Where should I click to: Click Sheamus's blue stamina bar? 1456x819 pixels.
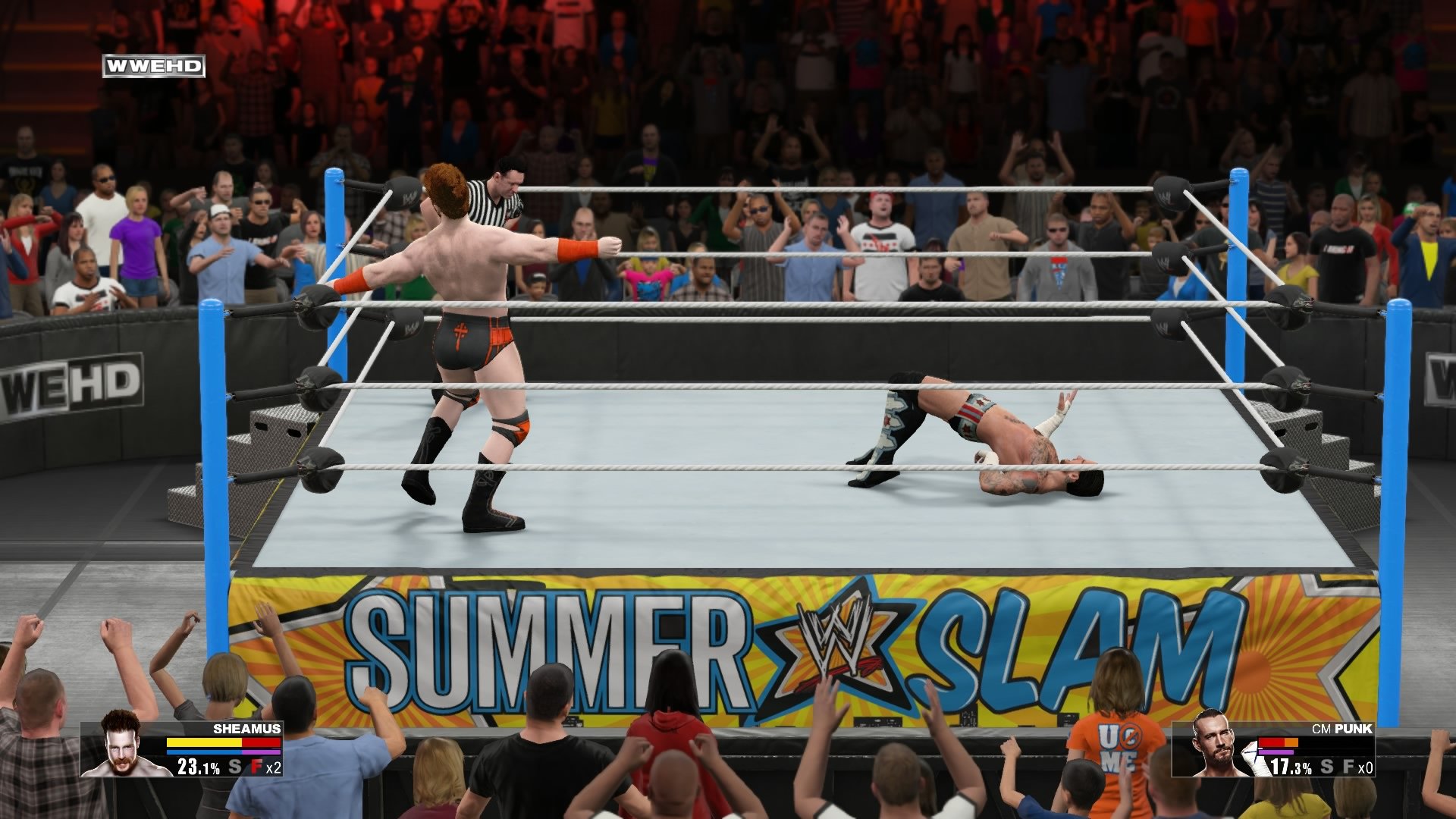point(205,752)
